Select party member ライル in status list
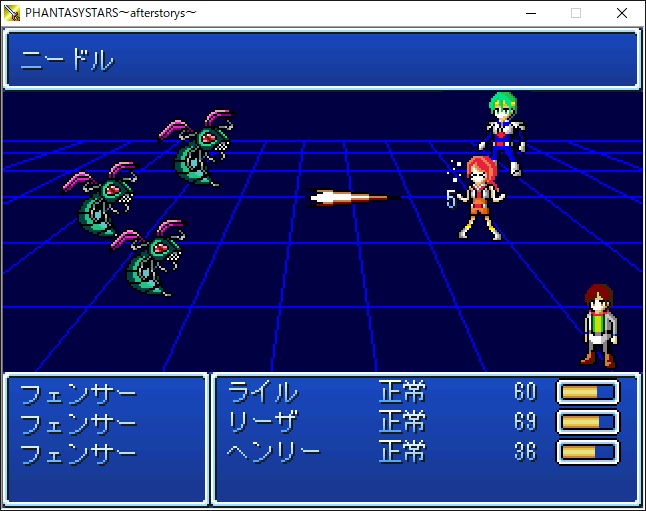The image size is (646, 511). click(263, 392)
